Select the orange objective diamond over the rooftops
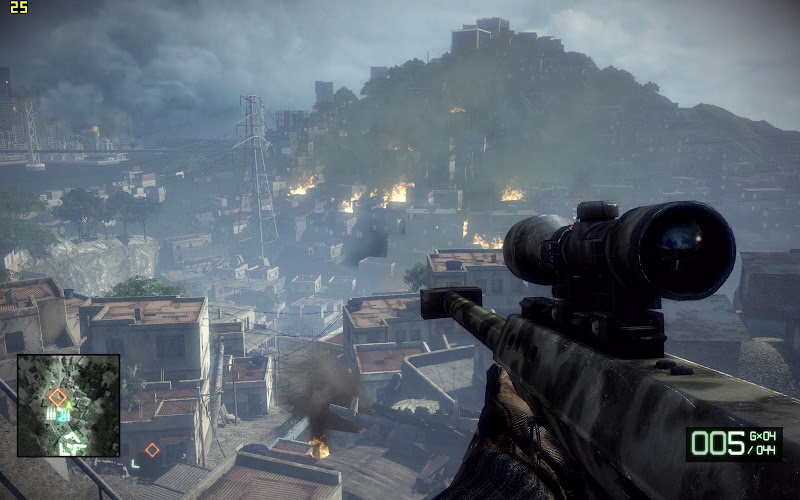 (152, 450)
